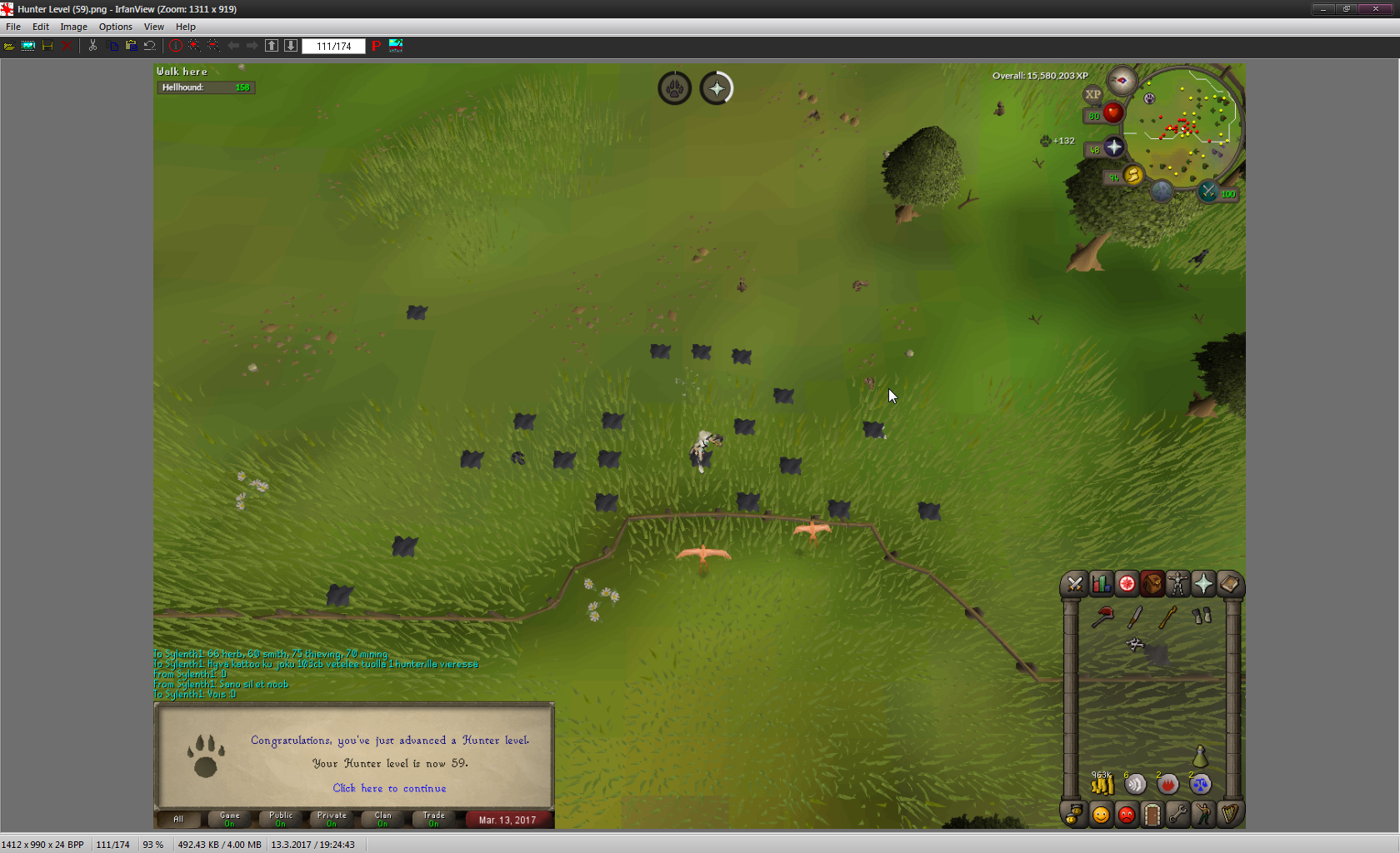
Task: Click here to continue the Hunter level dialogue
Action: 389,788
